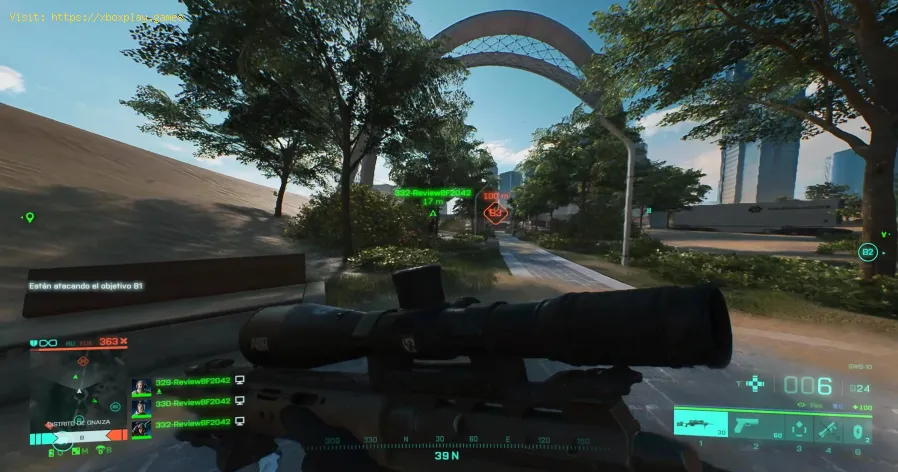Select the rocket launcher gadget slot

[828, 424]
